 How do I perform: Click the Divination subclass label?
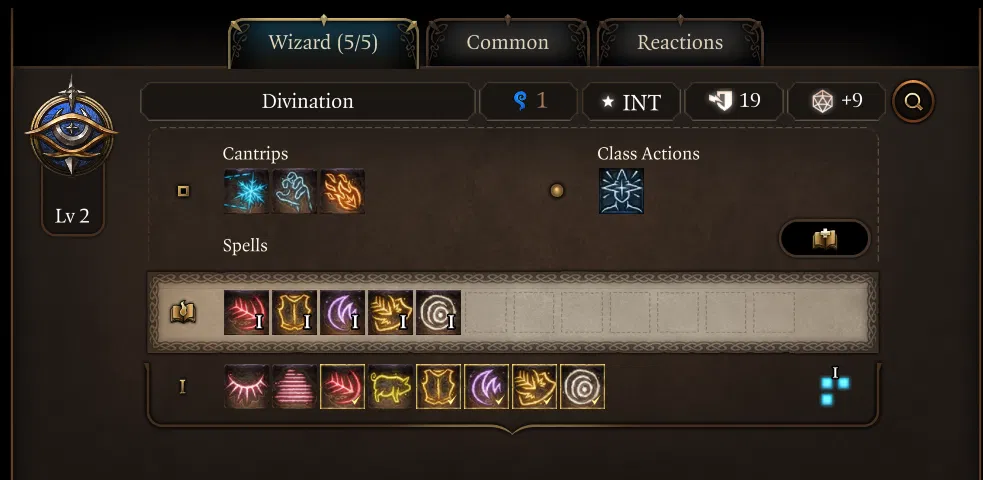307,101
